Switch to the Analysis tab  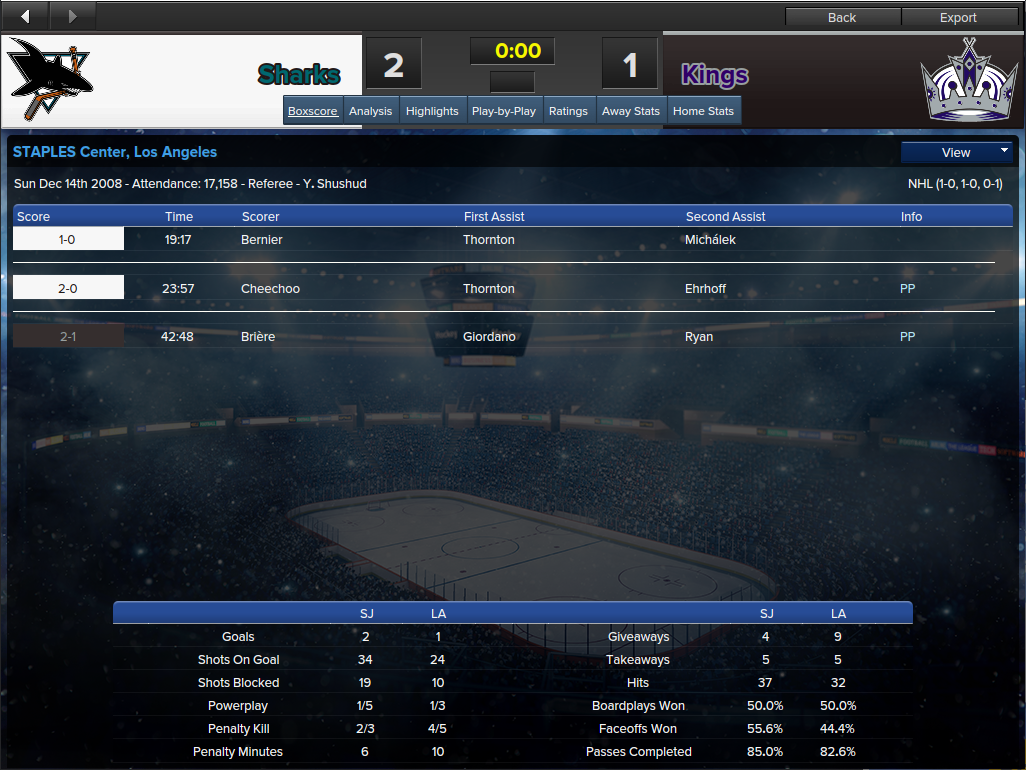coord(370,111)
